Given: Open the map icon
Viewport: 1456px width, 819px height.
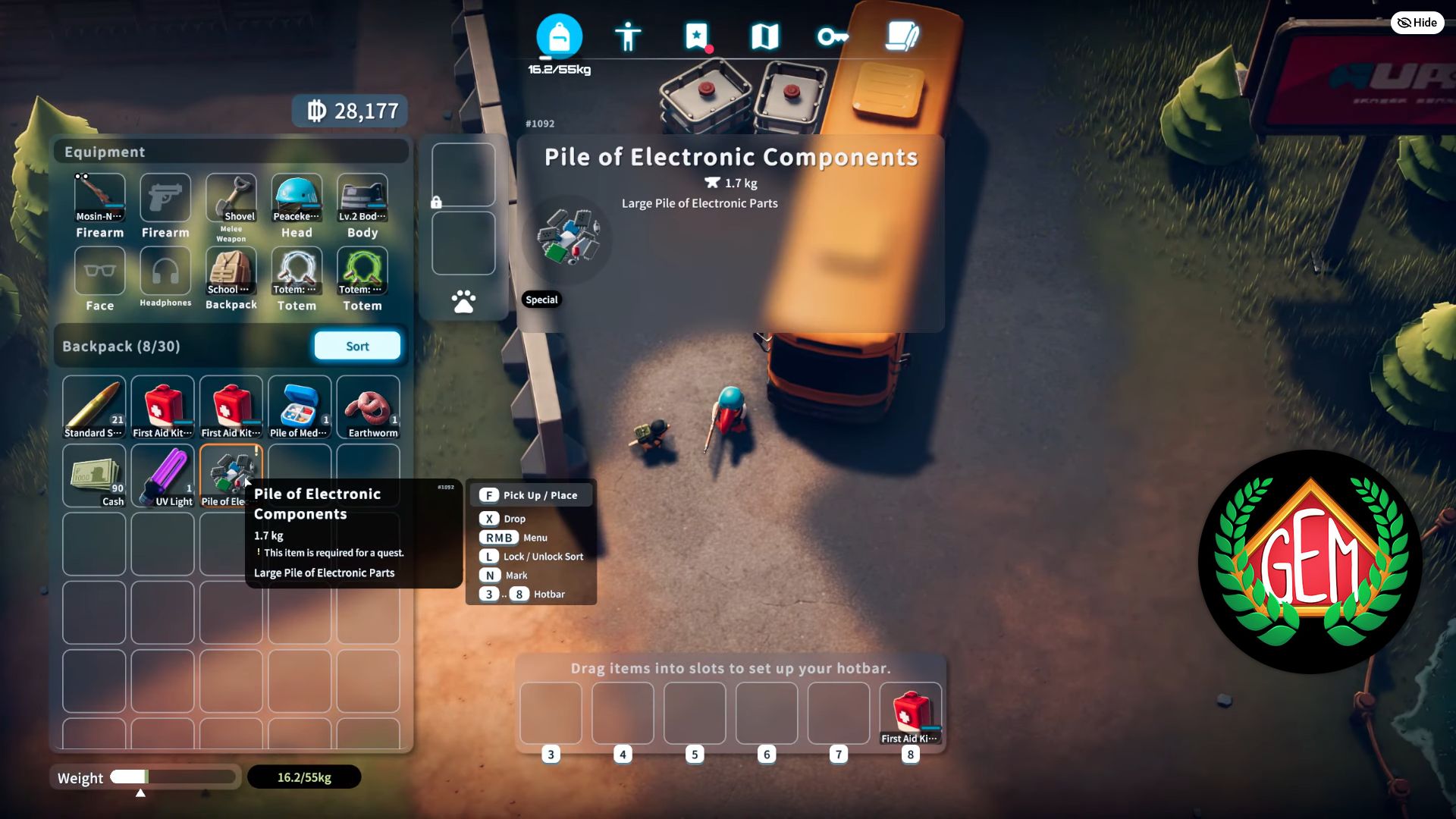Looking at the screenshot, I should [764, 35].
